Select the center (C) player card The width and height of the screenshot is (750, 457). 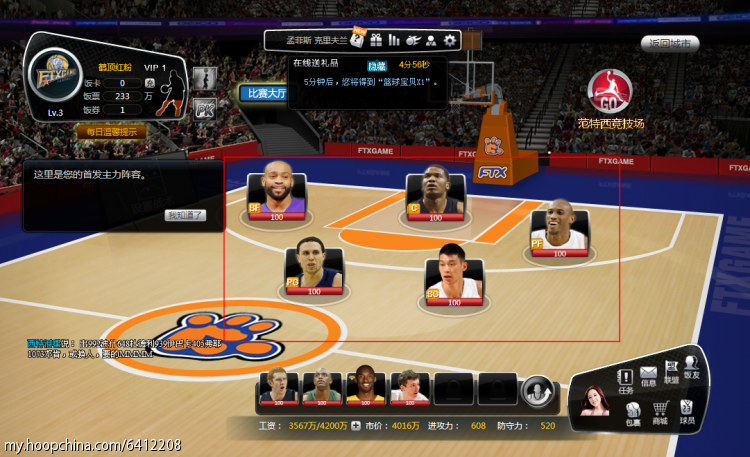point(435,196)
